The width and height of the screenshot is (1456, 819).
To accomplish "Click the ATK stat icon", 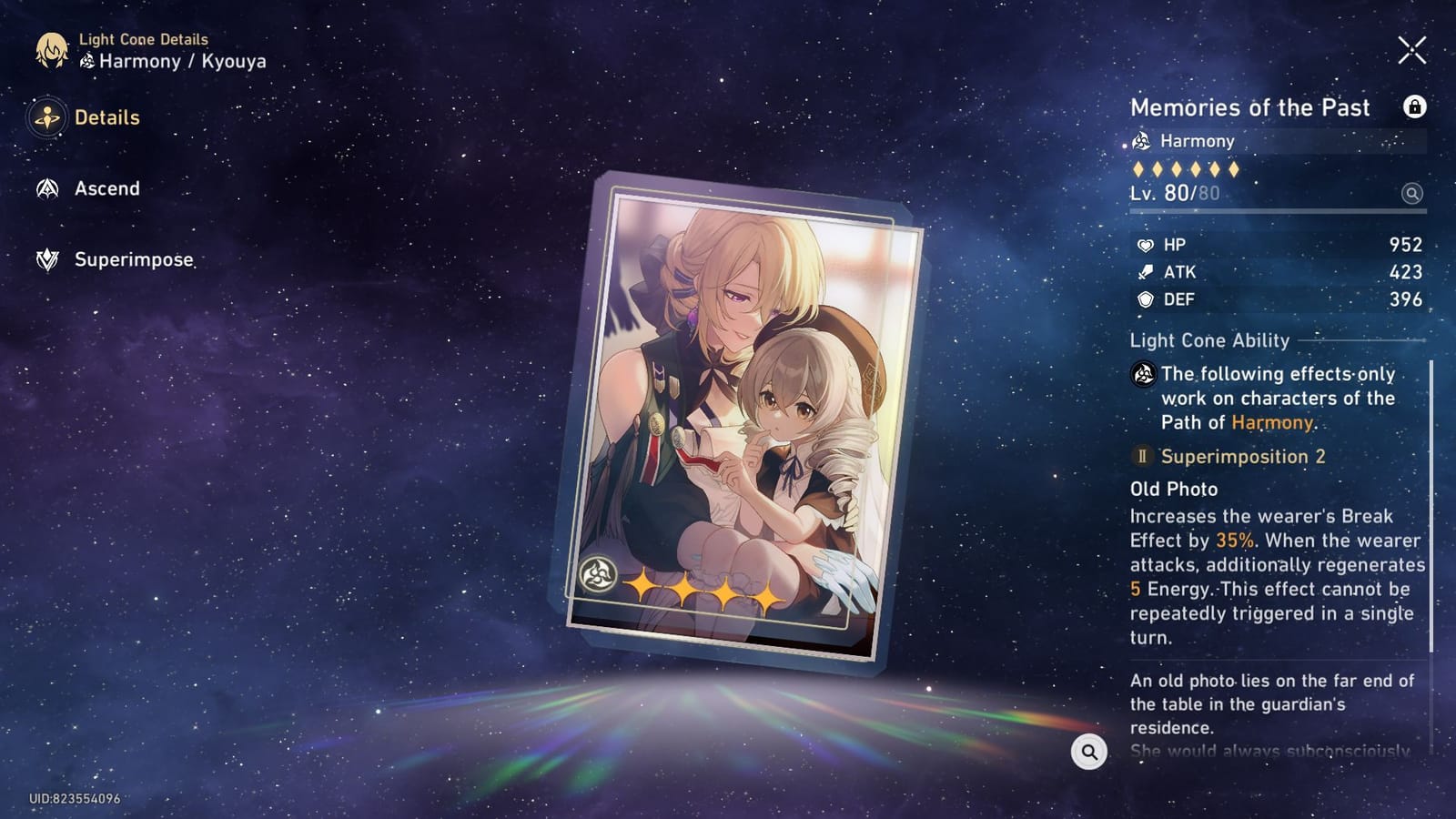I will [1146, 271].
